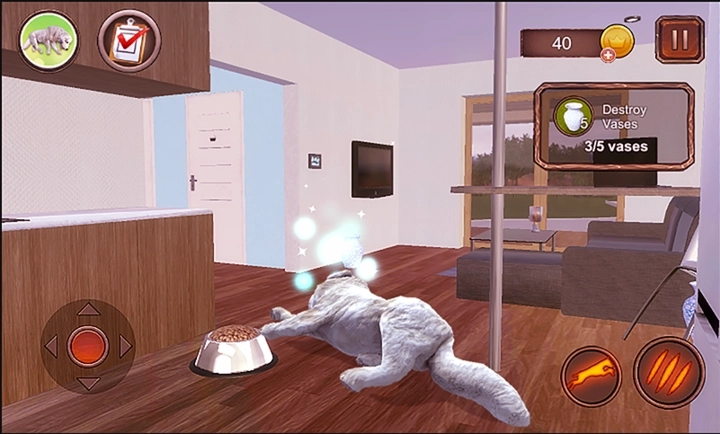Viewport: 720px width, 434px height.
Task: Tap the down arrow on the movement pad
Action: [x=88, y=382]
